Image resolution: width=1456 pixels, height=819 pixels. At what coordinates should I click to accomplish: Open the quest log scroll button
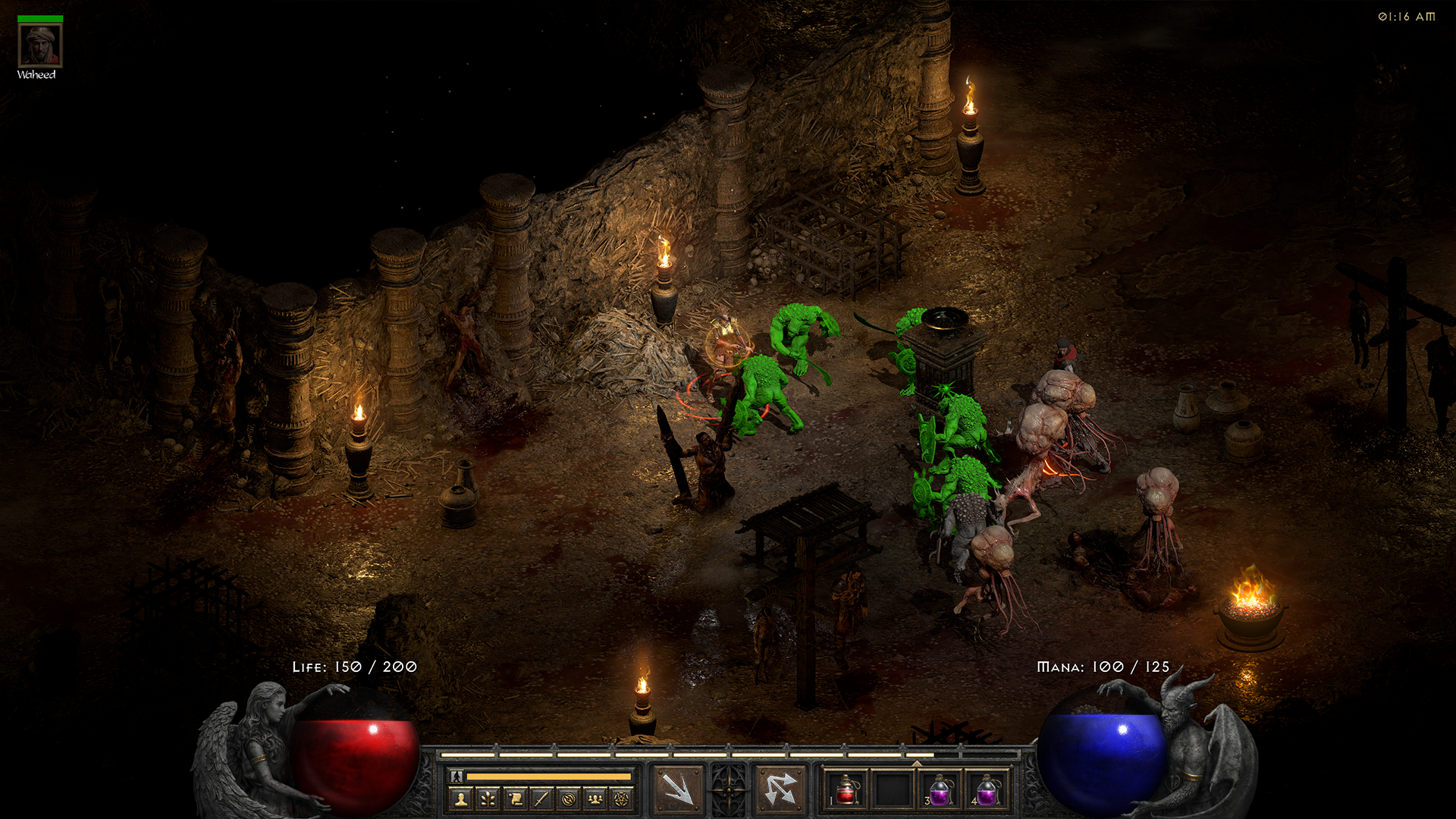pos(515,799)
